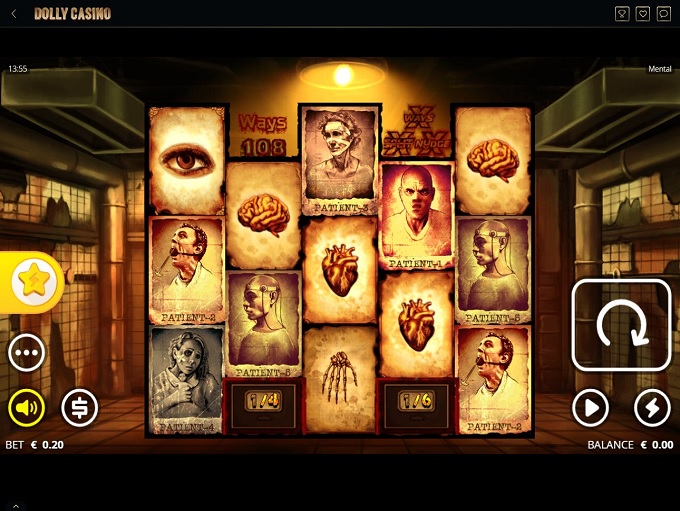
Task: Start autoplay with the play triangle button
Action: click(590, 407)
